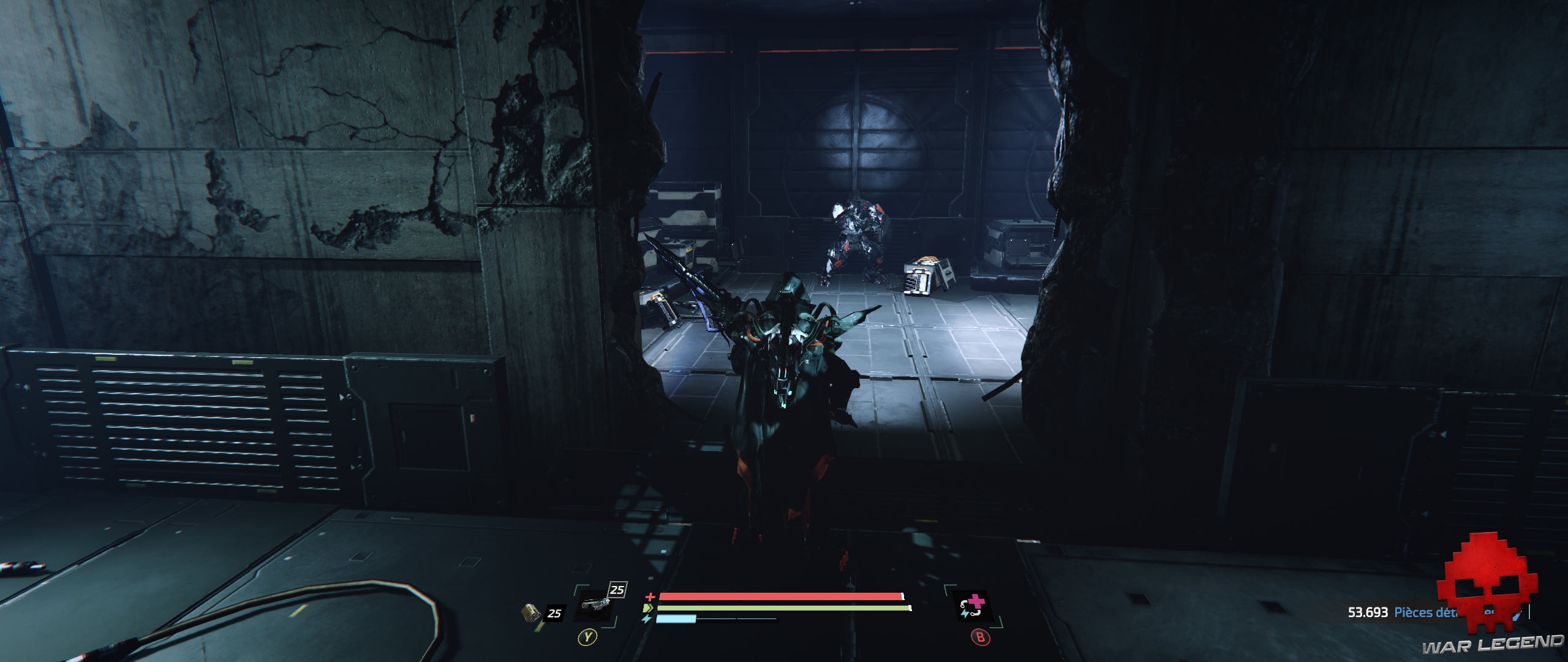The width and height of the screenshot is (1568, 662).
Task: Click the green chevron stamina symbol
Action: (647, 609)
